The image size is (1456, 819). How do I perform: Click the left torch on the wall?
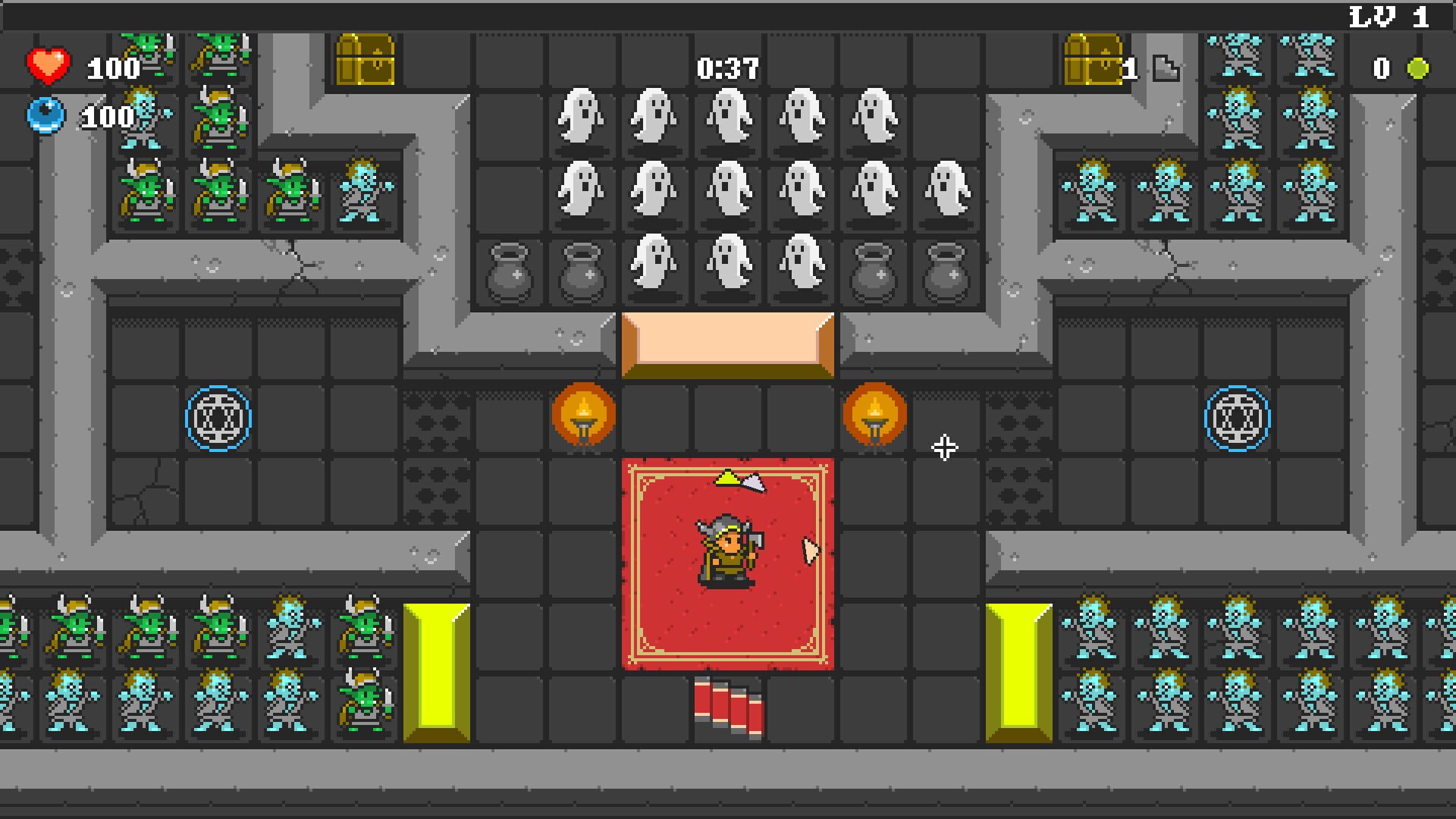pos(582,416)
